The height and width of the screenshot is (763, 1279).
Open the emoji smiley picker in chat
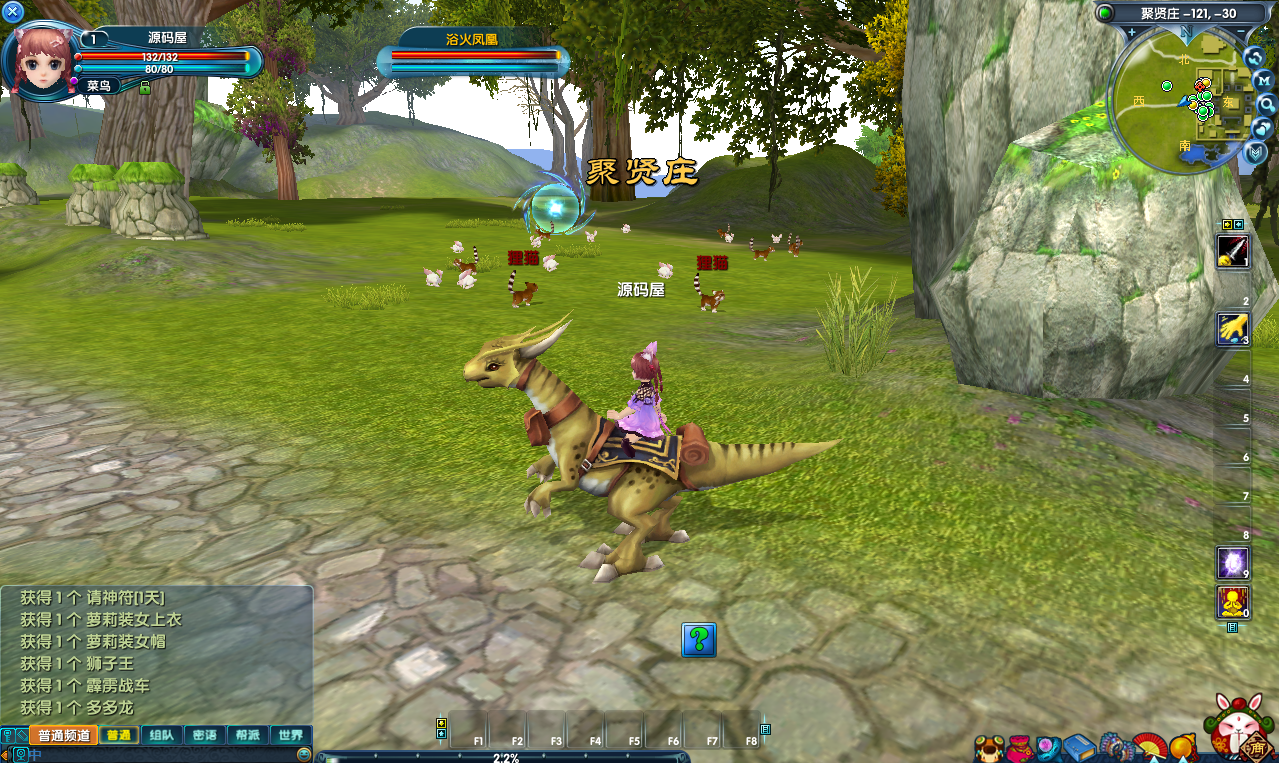pyautogui.click(x=305, y=754)
